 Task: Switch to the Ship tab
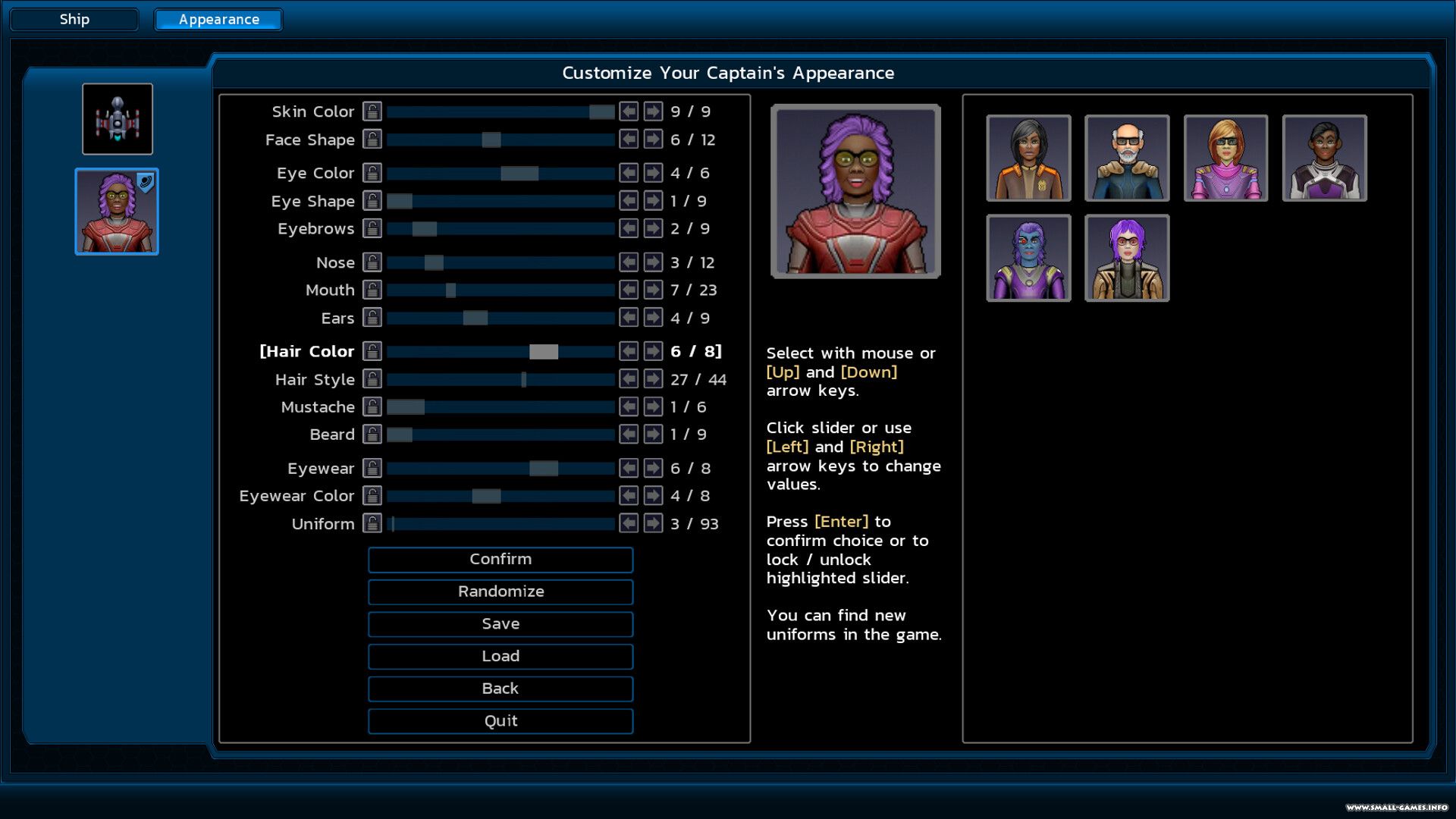(x=74, y=20)
